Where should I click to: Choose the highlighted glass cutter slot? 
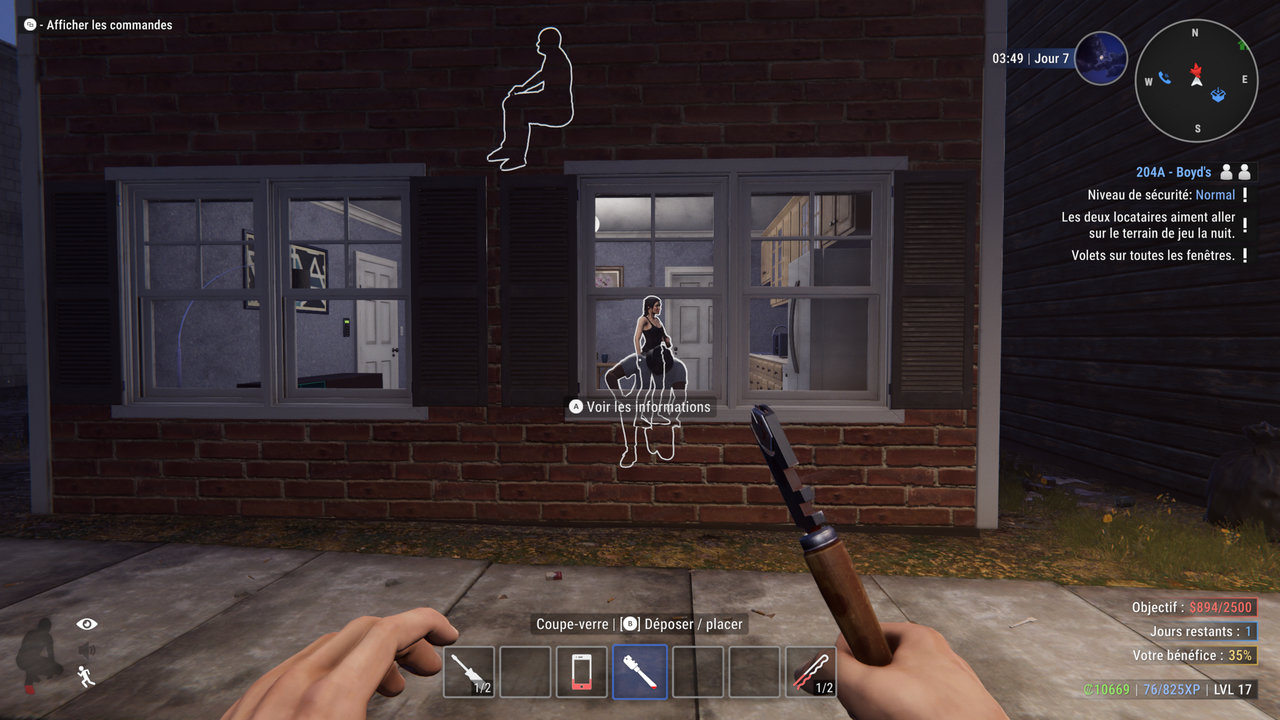[x=640, y=671]
